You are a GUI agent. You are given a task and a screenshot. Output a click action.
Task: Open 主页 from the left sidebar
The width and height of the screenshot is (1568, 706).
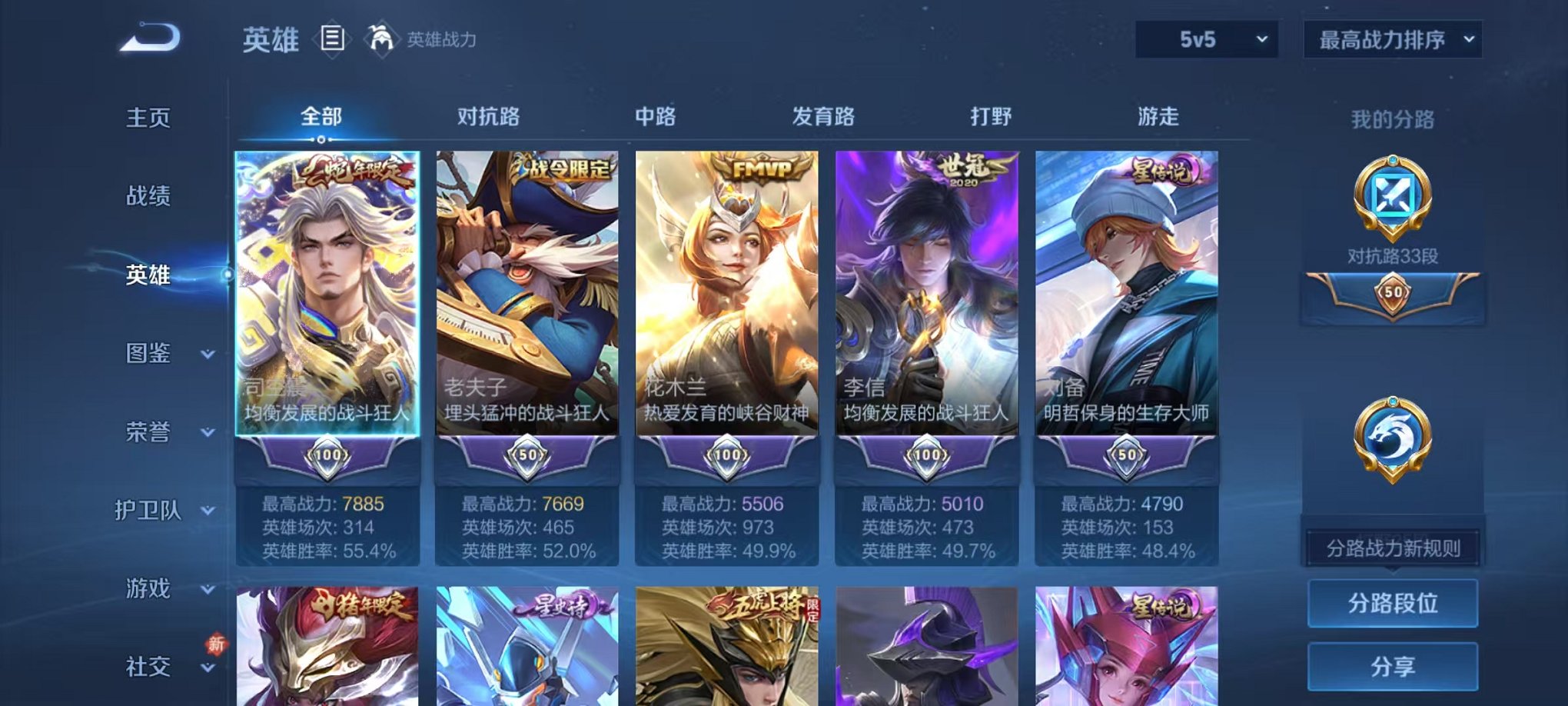click(x=148, y=117)
